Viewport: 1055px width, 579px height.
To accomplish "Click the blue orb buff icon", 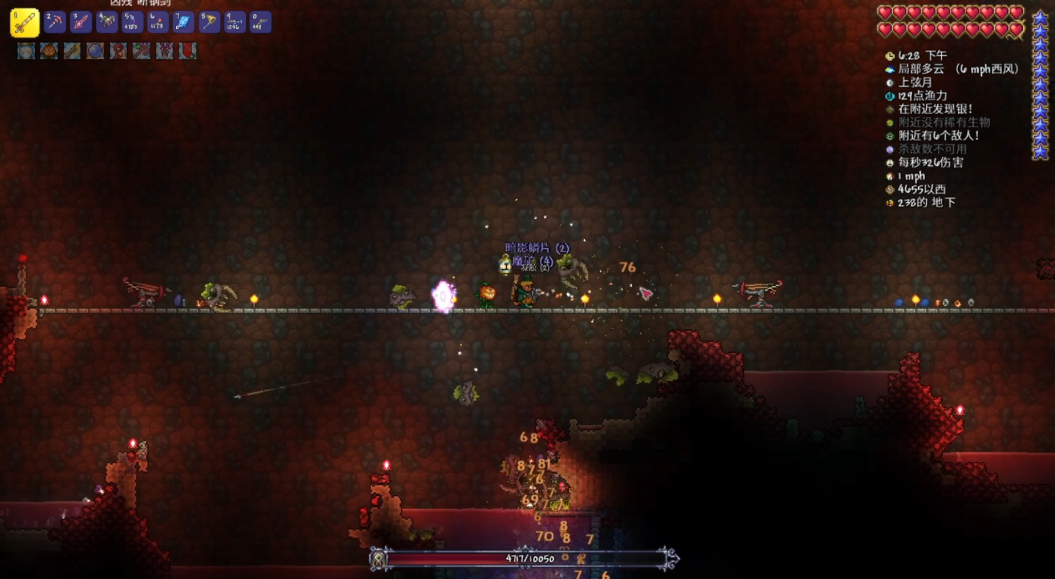I will [x=95, y=50].
